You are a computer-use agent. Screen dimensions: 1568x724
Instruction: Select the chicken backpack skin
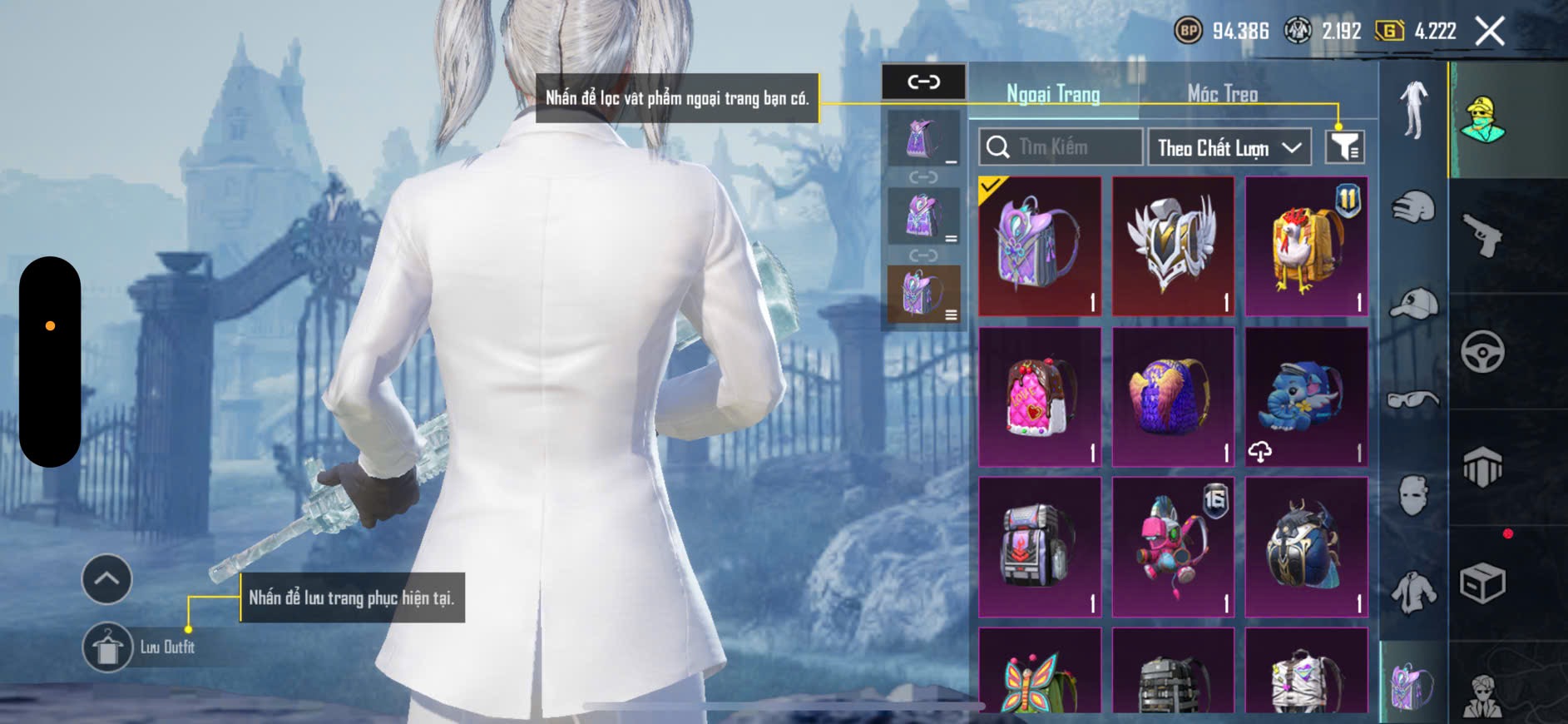(1306, 246)
